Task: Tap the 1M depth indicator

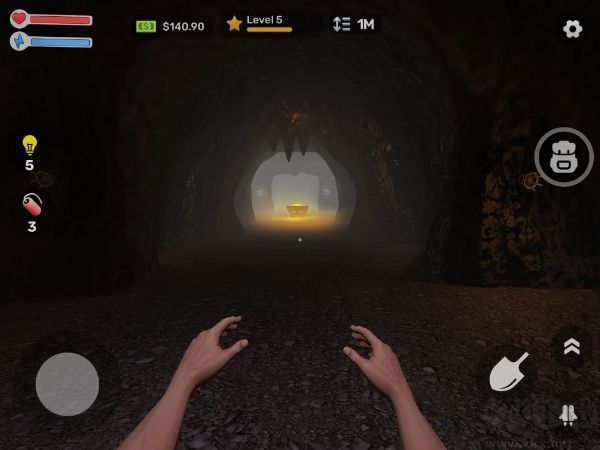Action: pyautogui.click(x=354, y=24)
